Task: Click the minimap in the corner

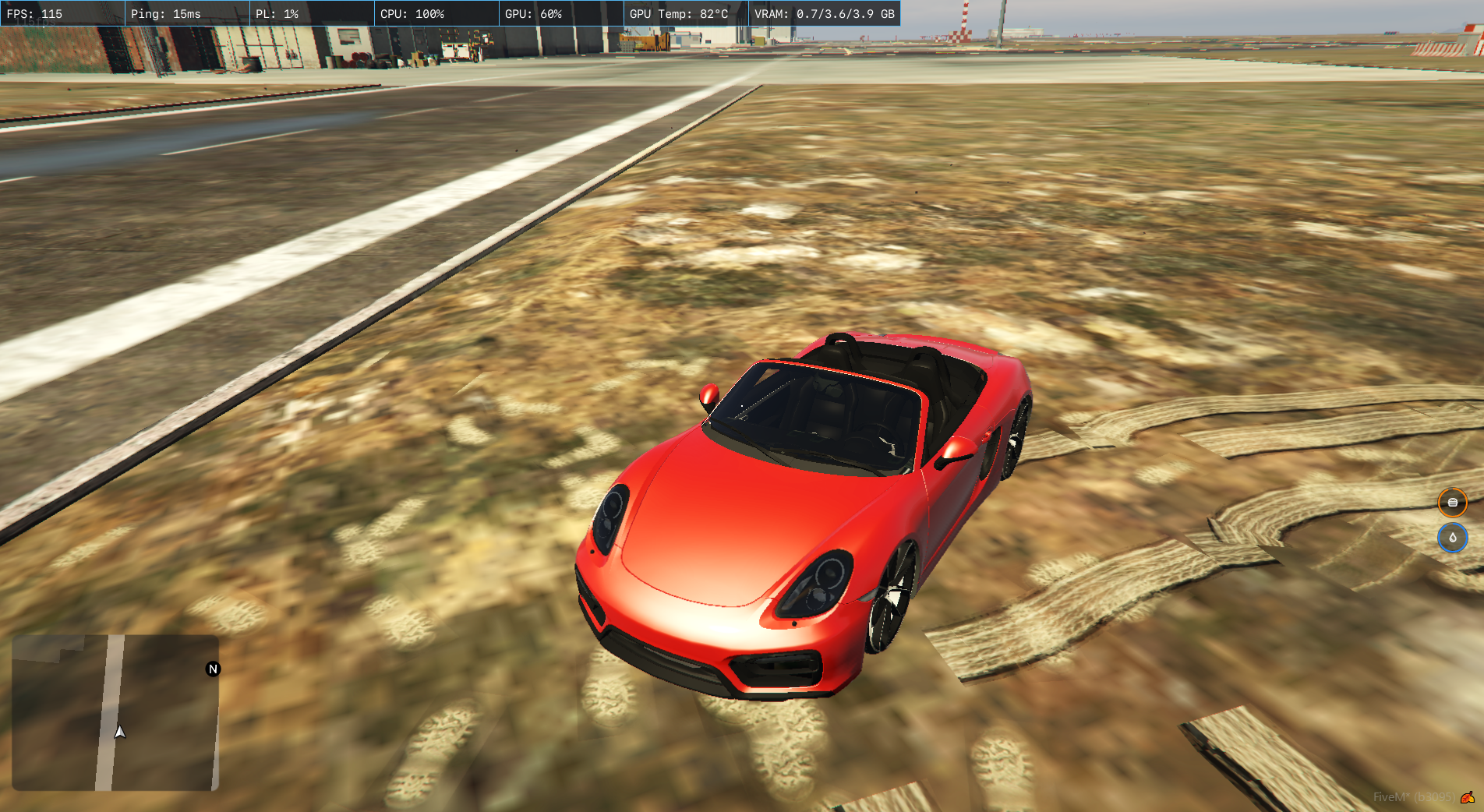Action: (115, 712)
